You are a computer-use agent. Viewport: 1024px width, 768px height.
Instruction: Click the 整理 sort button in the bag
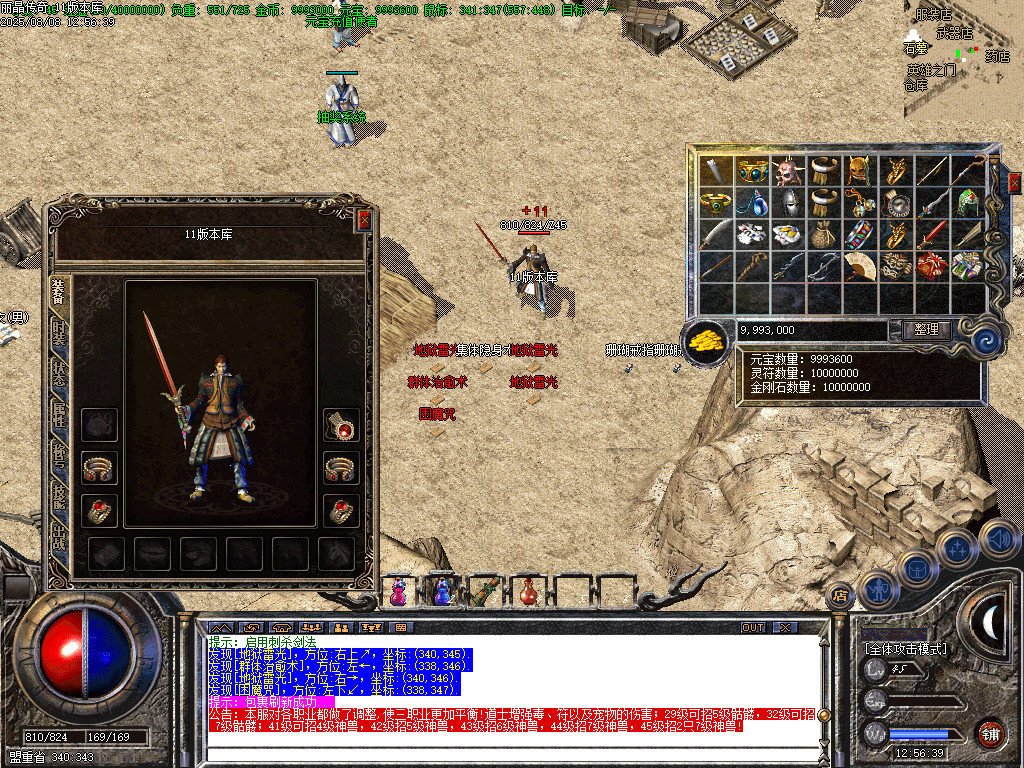[926, 329]
